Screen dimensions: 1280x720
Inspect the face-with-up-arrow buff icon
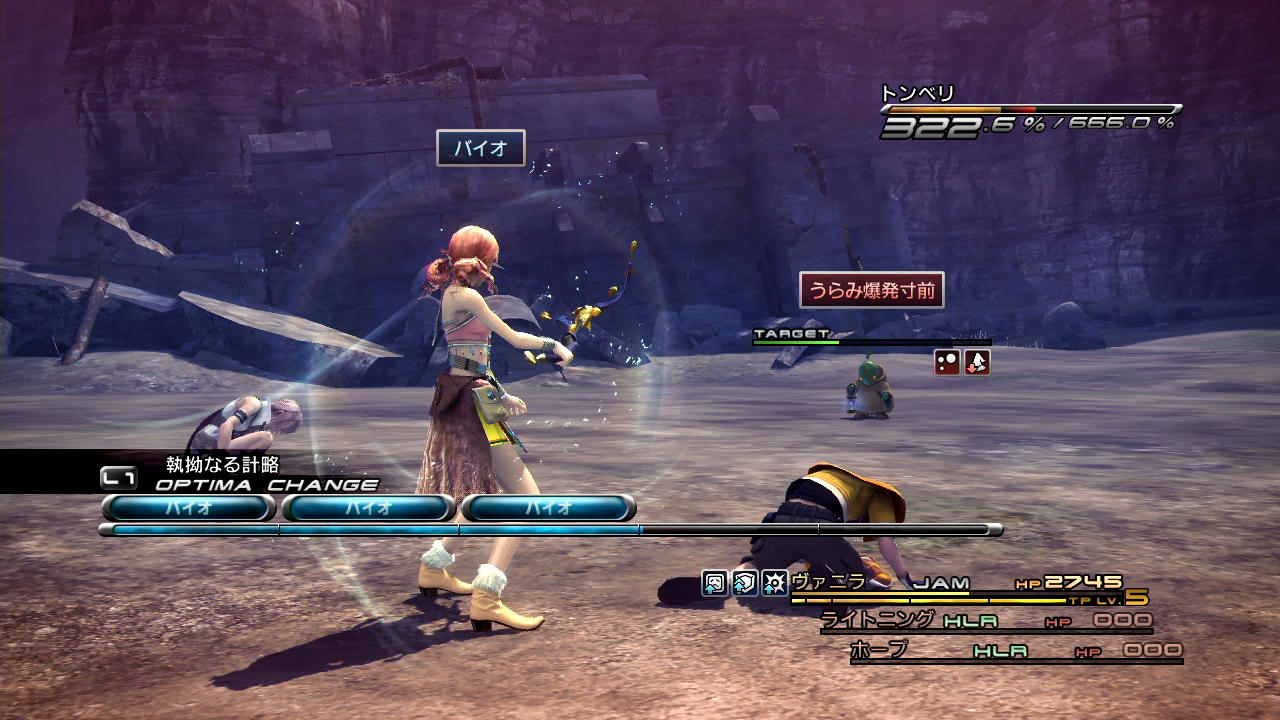pos(714,583)
